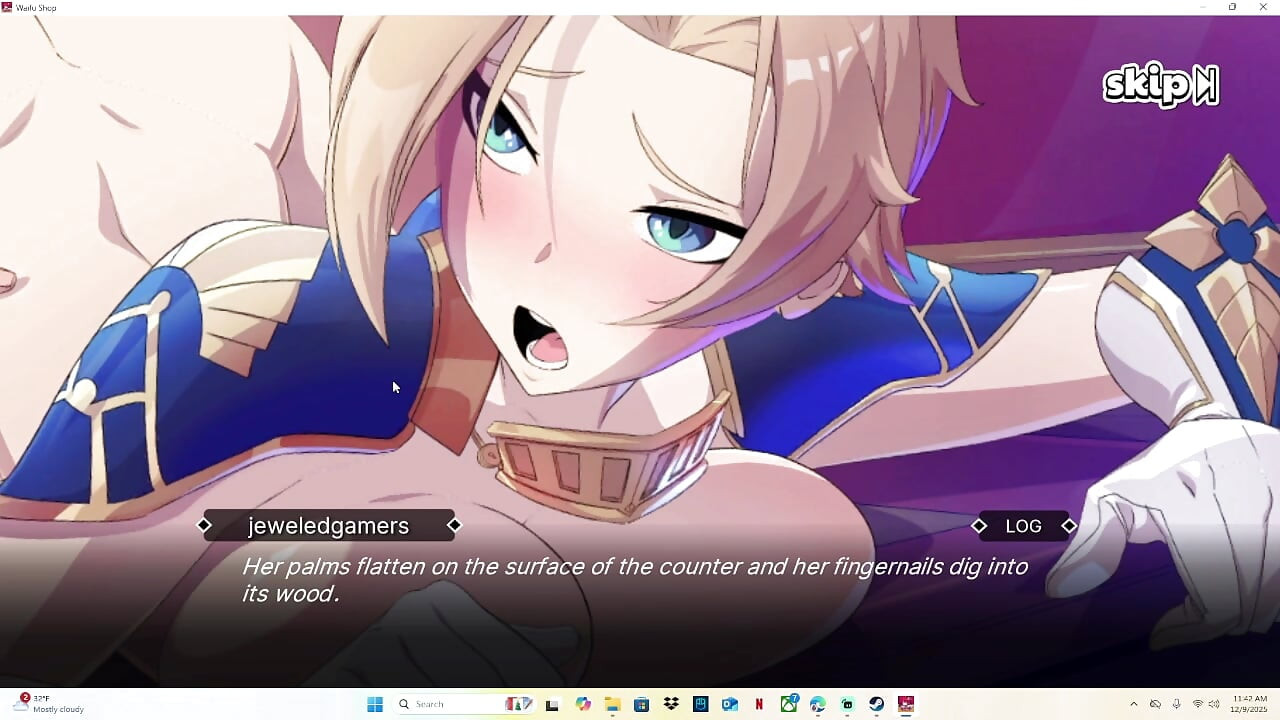1280x720 pixels.
Task: Mute the system volume in the tray
Action: point(1214,704)
